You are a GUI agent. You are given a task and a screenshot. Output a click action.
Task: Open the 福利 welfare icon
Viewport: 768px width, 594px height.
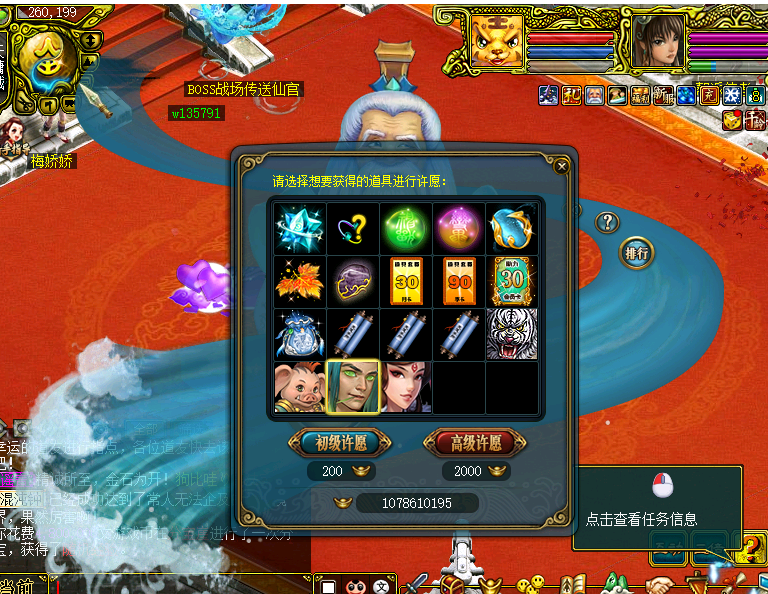(x=641, y=96)
